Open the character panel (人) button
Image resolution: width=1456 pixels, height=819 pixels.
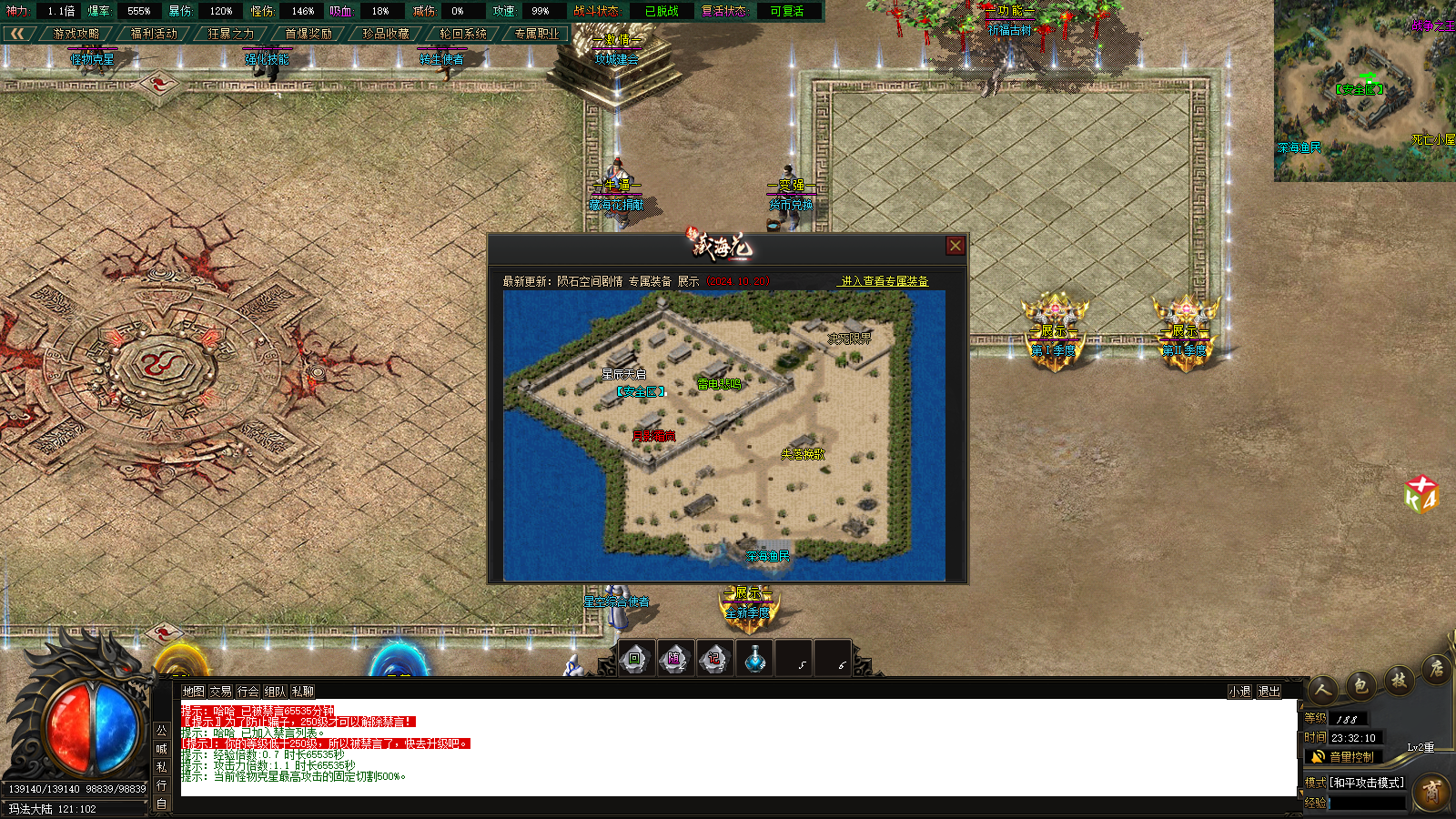pos(1324,689)
